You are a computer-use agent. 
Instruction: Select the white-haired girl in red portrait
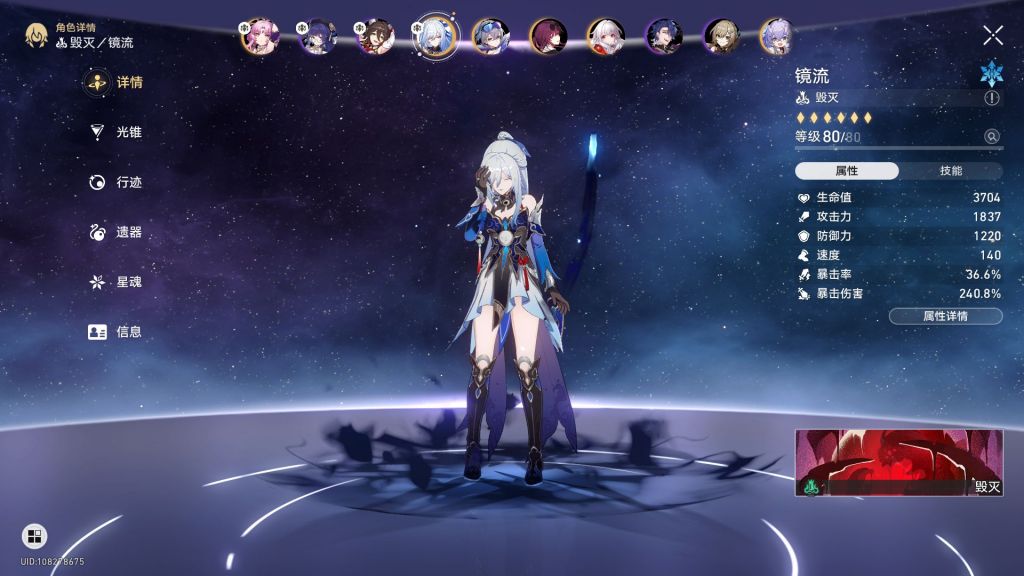(606, 37)
